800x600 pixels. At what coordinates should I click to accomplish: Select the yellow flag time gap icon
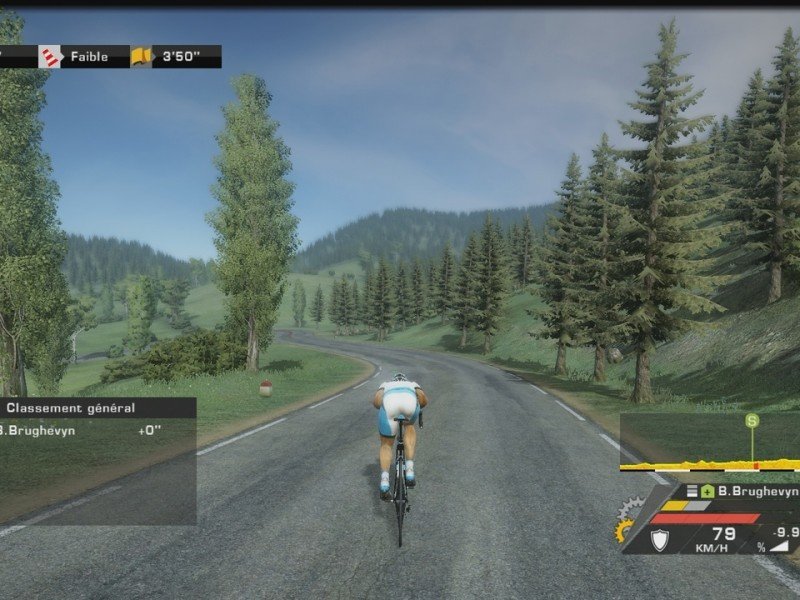pos(143,57)
